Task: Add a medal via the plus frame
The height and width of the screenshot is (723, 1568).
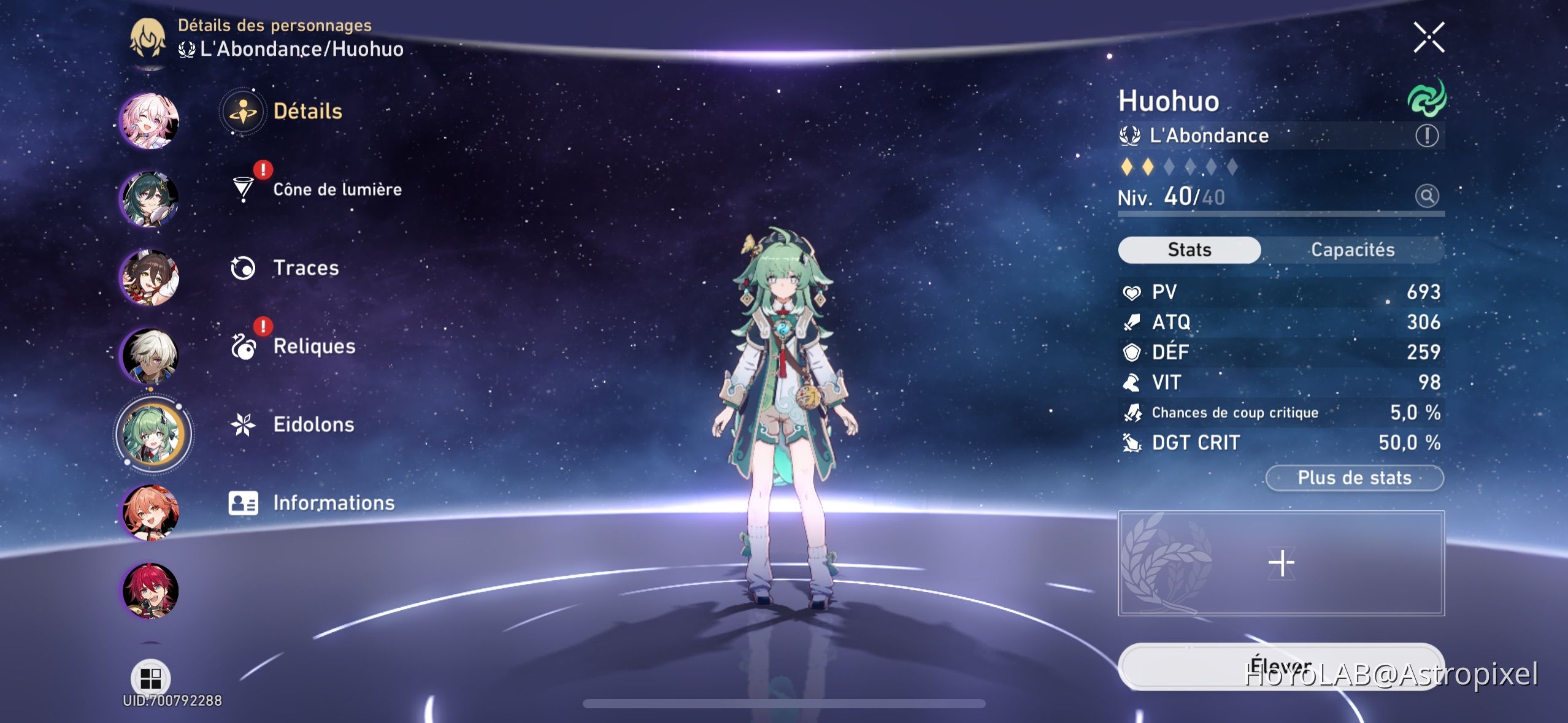Action: coord(1282,562)
